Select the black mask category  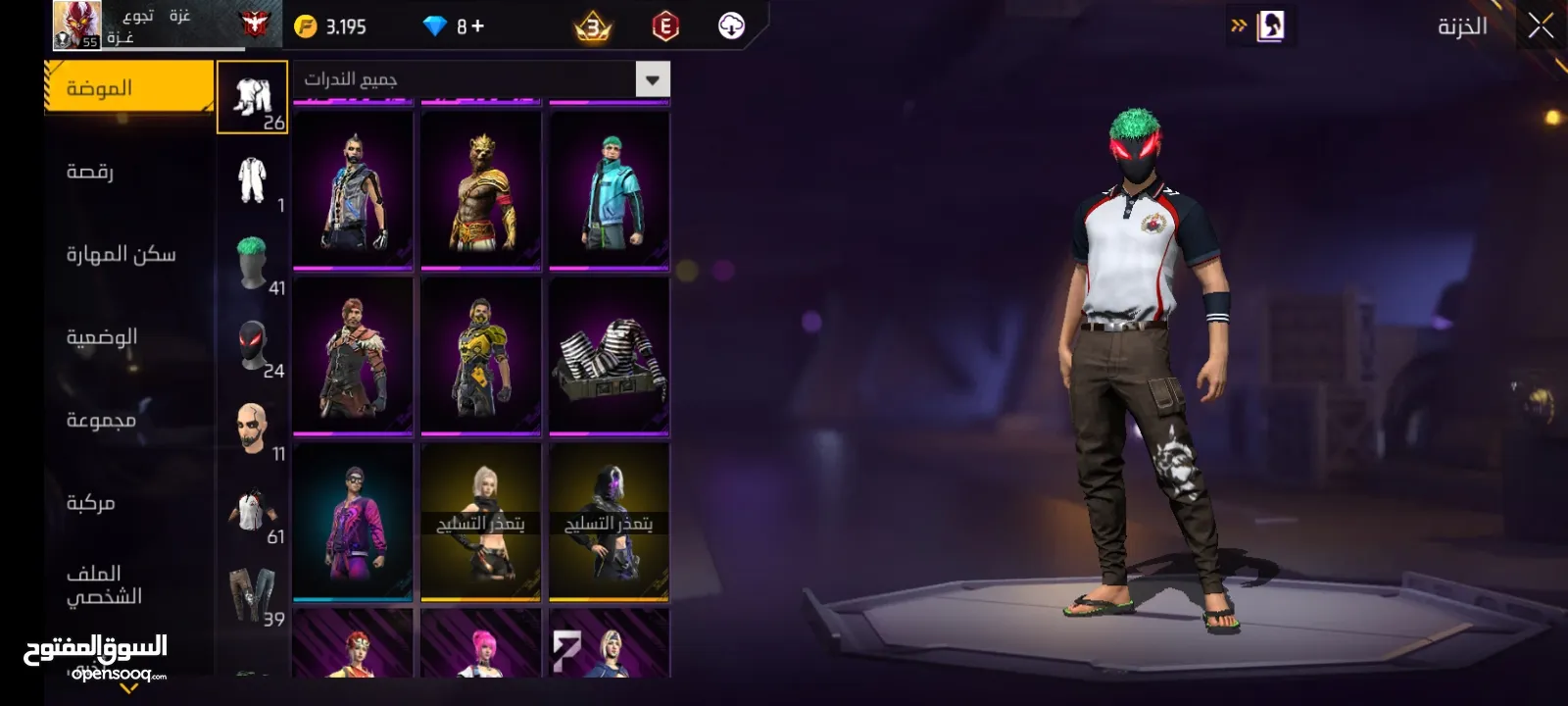point(252,346)
